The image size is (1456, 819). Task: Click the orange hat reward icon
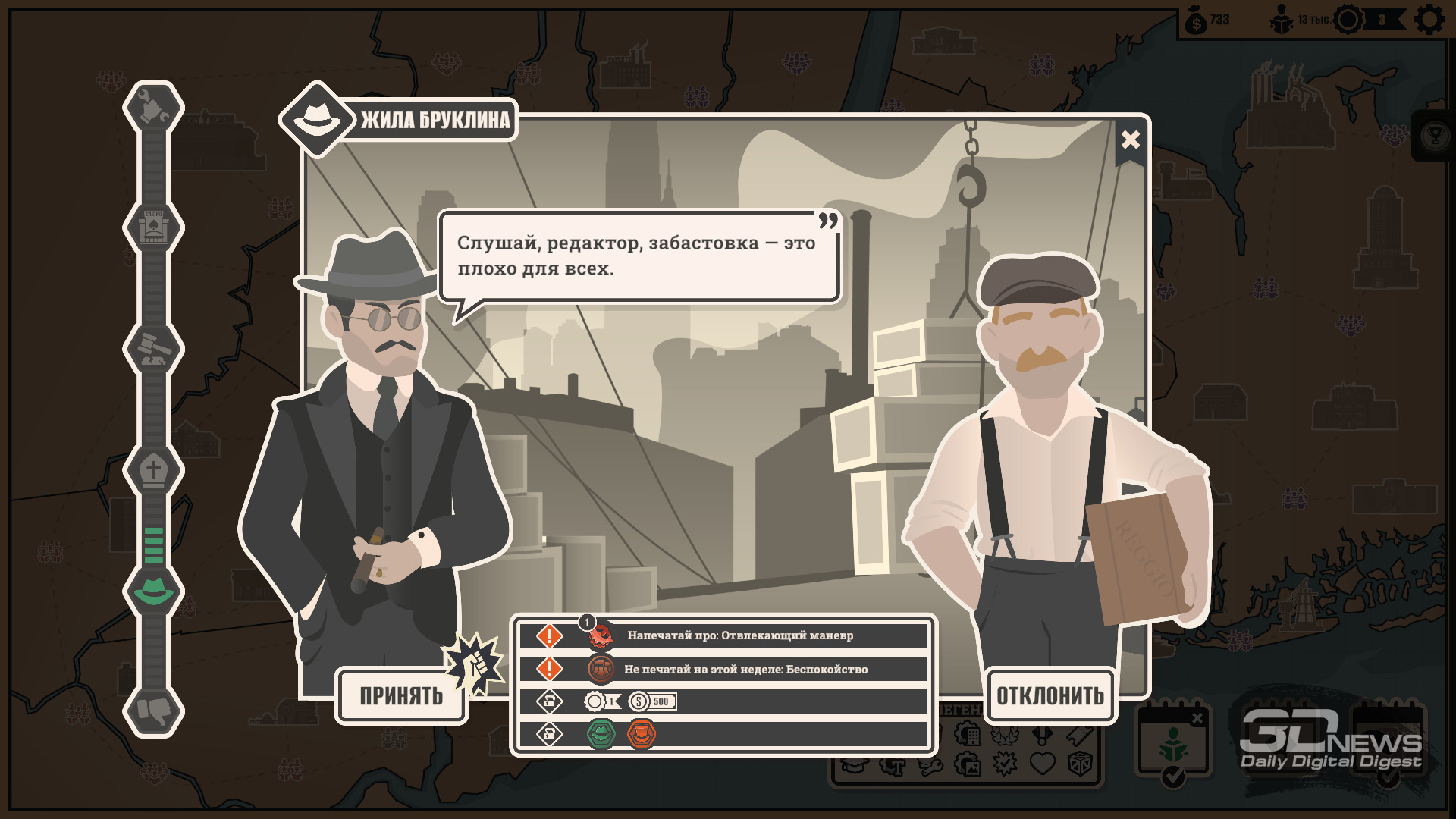tap(642, 734)
